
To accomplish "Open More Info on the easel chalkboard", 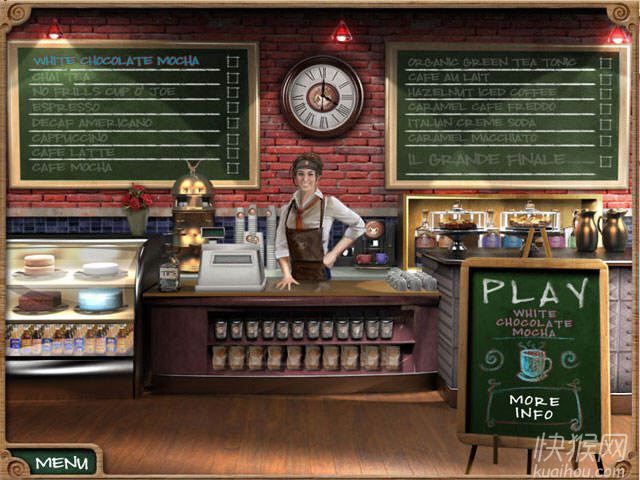I will click(x=534, y=406).
